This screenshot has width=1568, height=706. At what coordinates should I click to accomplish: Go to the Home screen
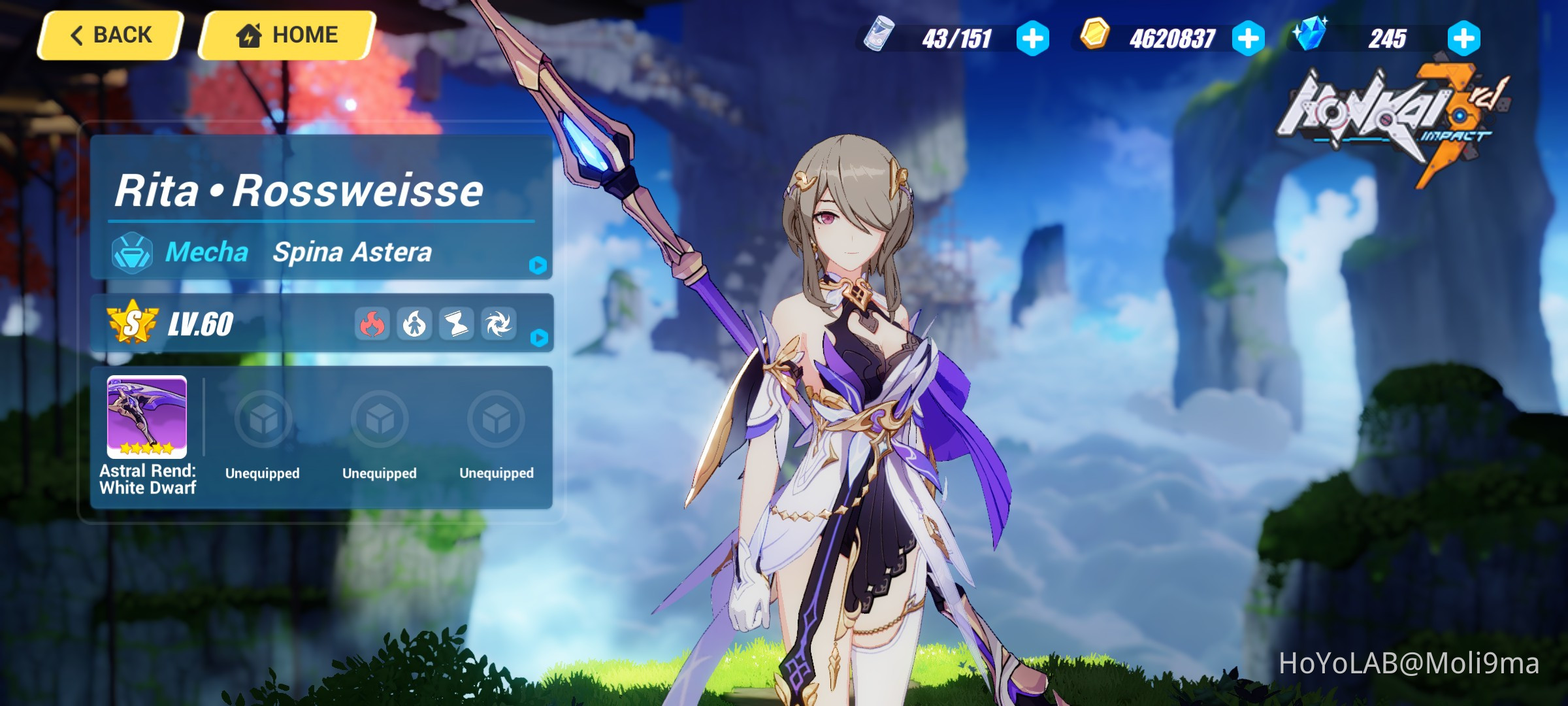(286, 33)
